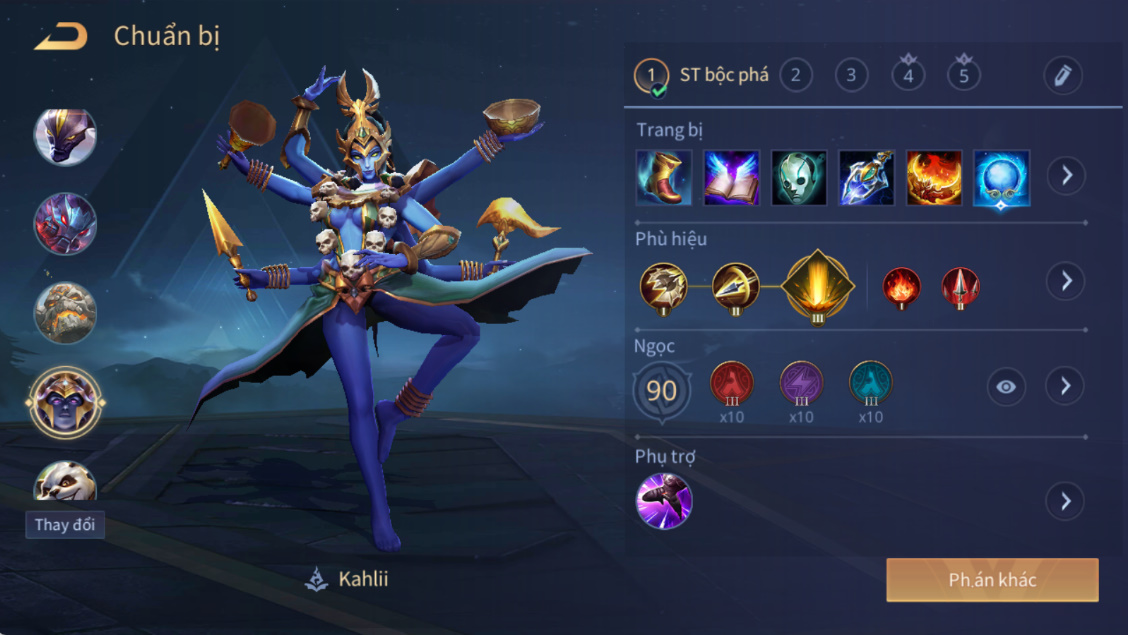Open locked build preset 5
Viewport: 1128px width, 635px height.
pos(964,75)
